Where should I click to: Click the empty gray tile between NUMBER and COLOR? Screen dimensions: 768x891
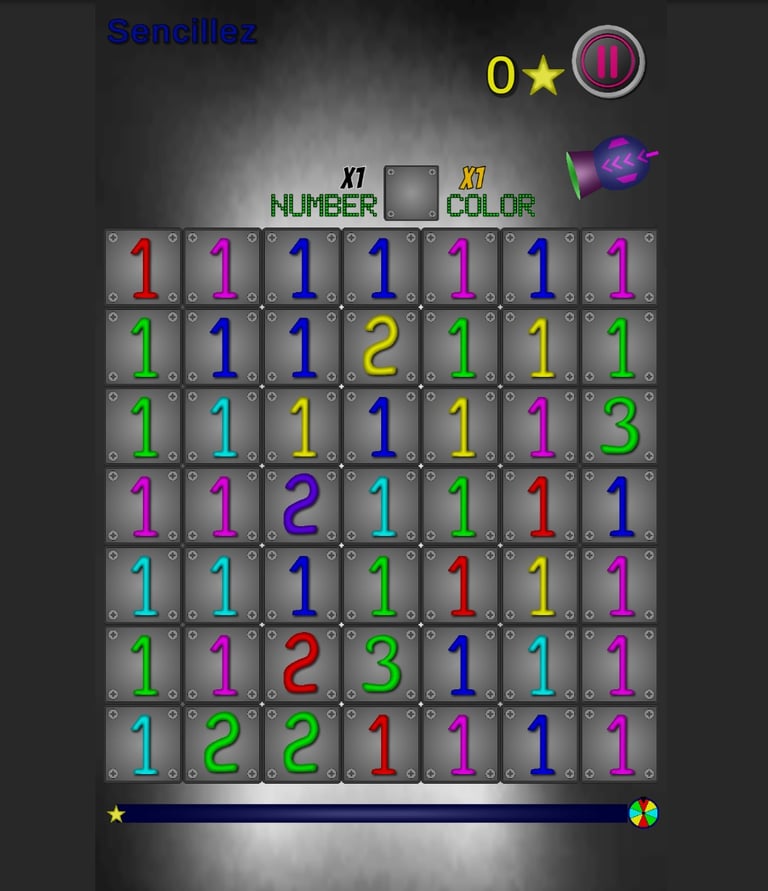tap(411, 192)
